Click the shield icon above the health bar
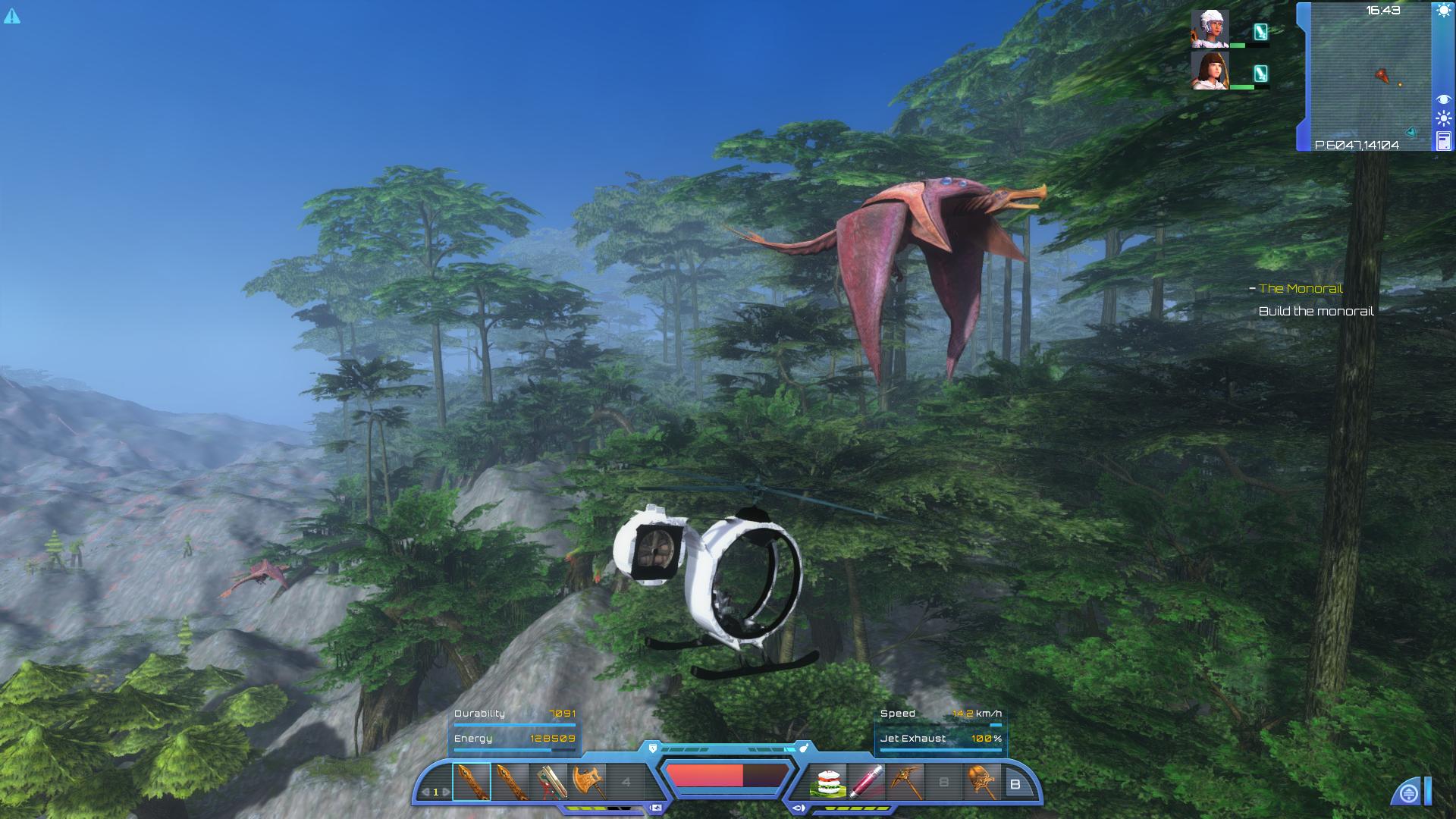Viewport: 1456px width, 819px height. coord(654,748)
